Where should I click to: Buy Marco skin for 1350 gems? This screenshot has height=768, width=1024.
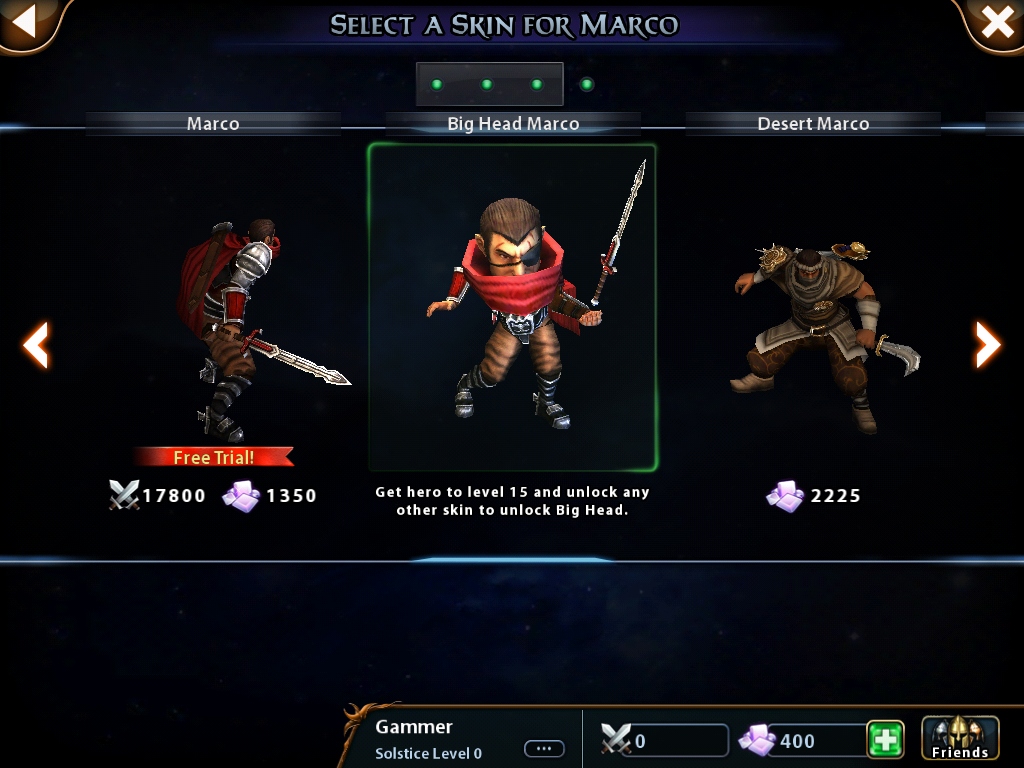point(270,496)
